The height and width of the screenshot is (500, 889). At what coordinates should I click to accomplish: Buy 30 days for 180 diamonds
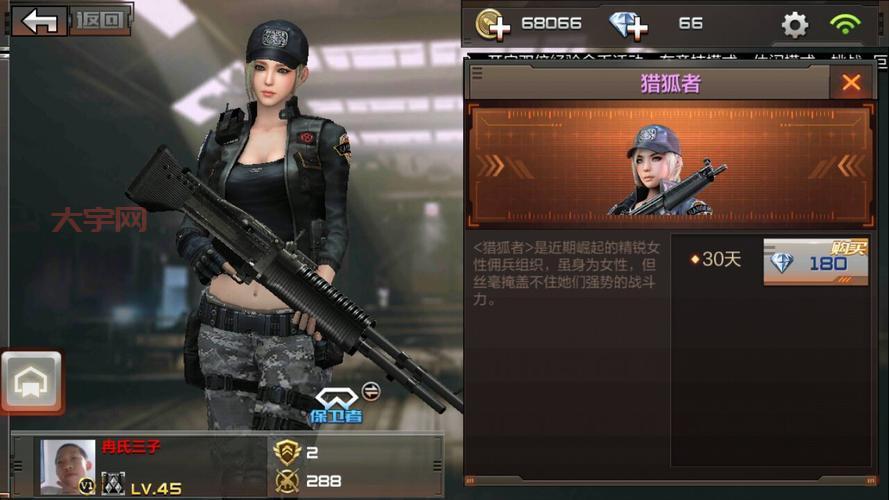pos(815,262)
